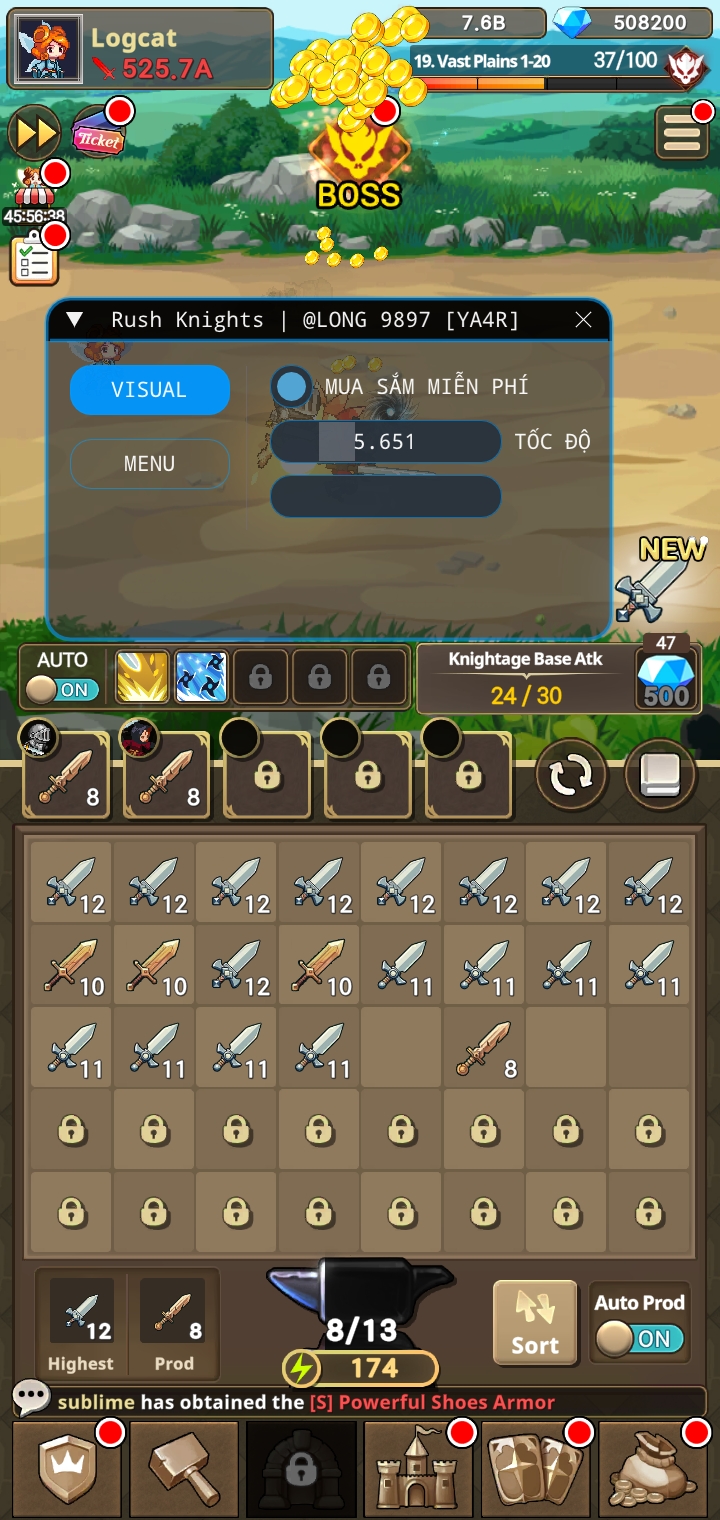Open the cards tab
The width and height of the screenshot is (720, 1520).
pyautogui.click(x=536, y=1468)
